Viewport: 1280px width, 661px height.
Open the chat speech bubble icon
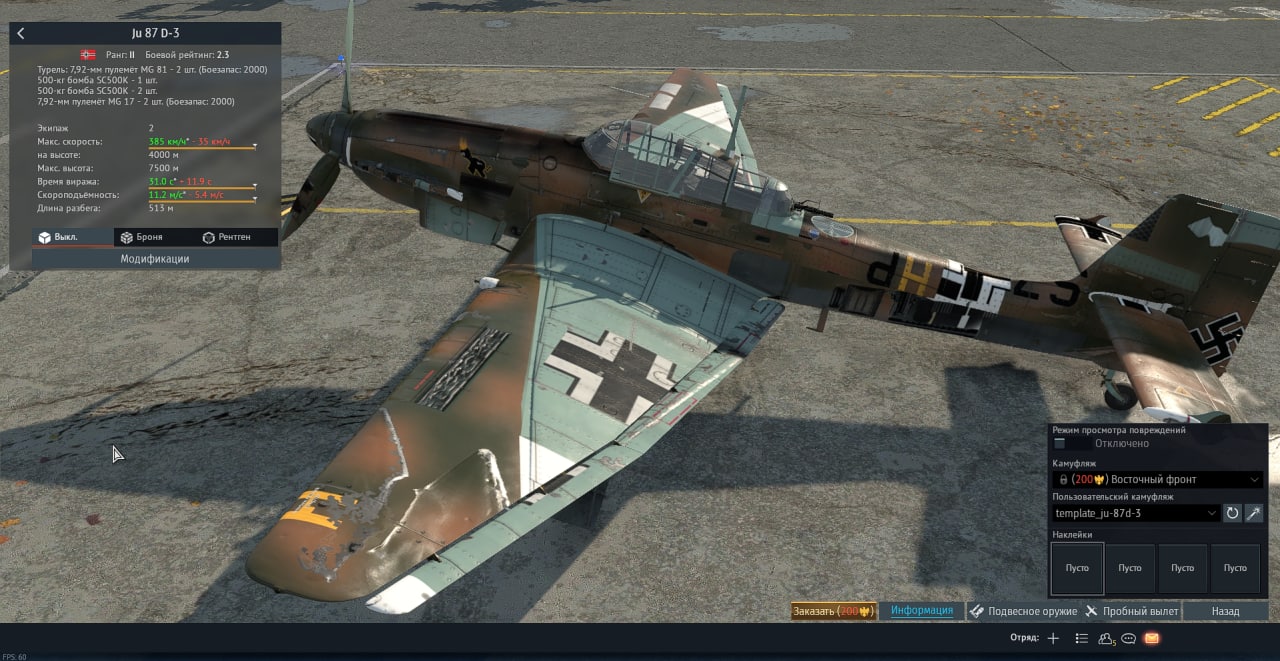coord(1129,638)
